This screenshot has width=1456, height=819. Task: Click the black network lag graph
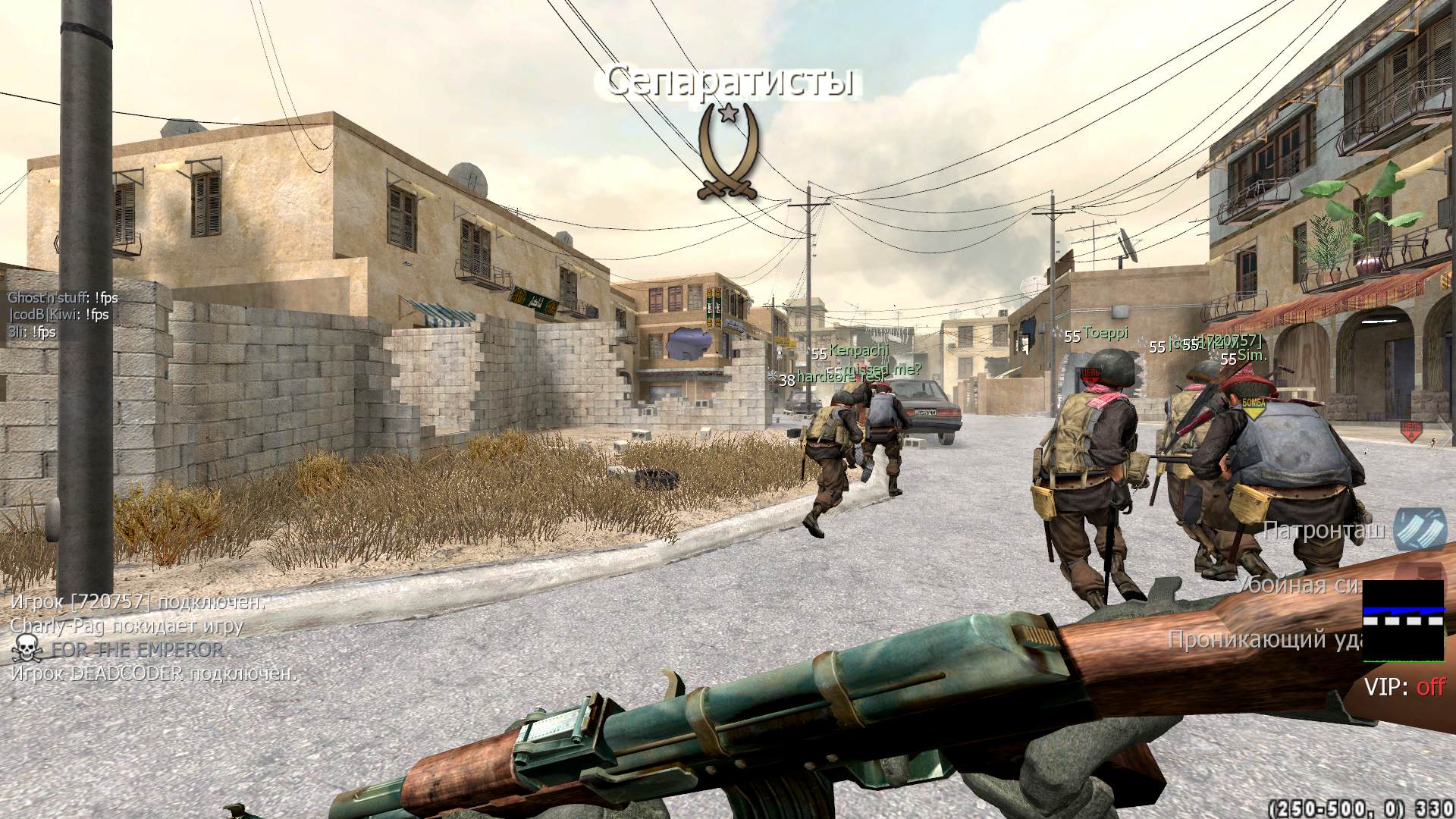pos(1403,620)
